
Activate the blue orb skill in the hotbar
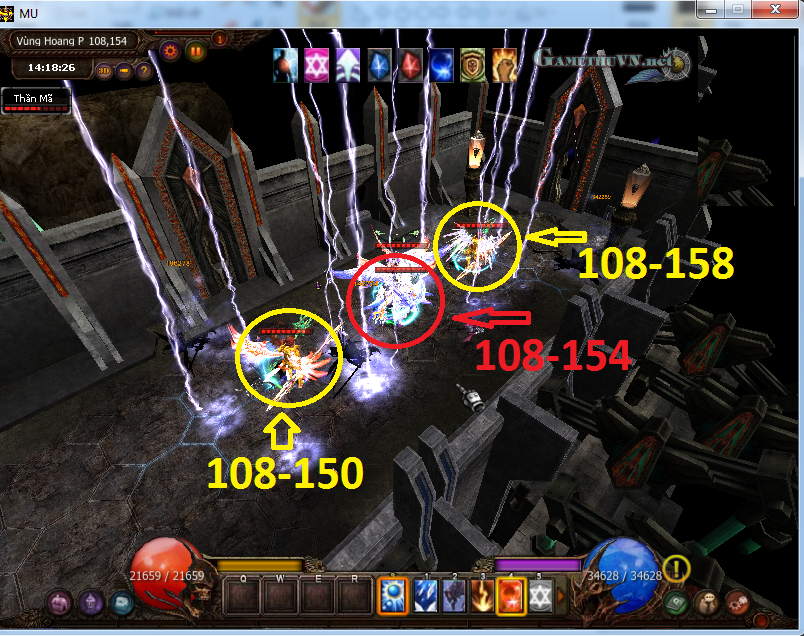(393, 596)
